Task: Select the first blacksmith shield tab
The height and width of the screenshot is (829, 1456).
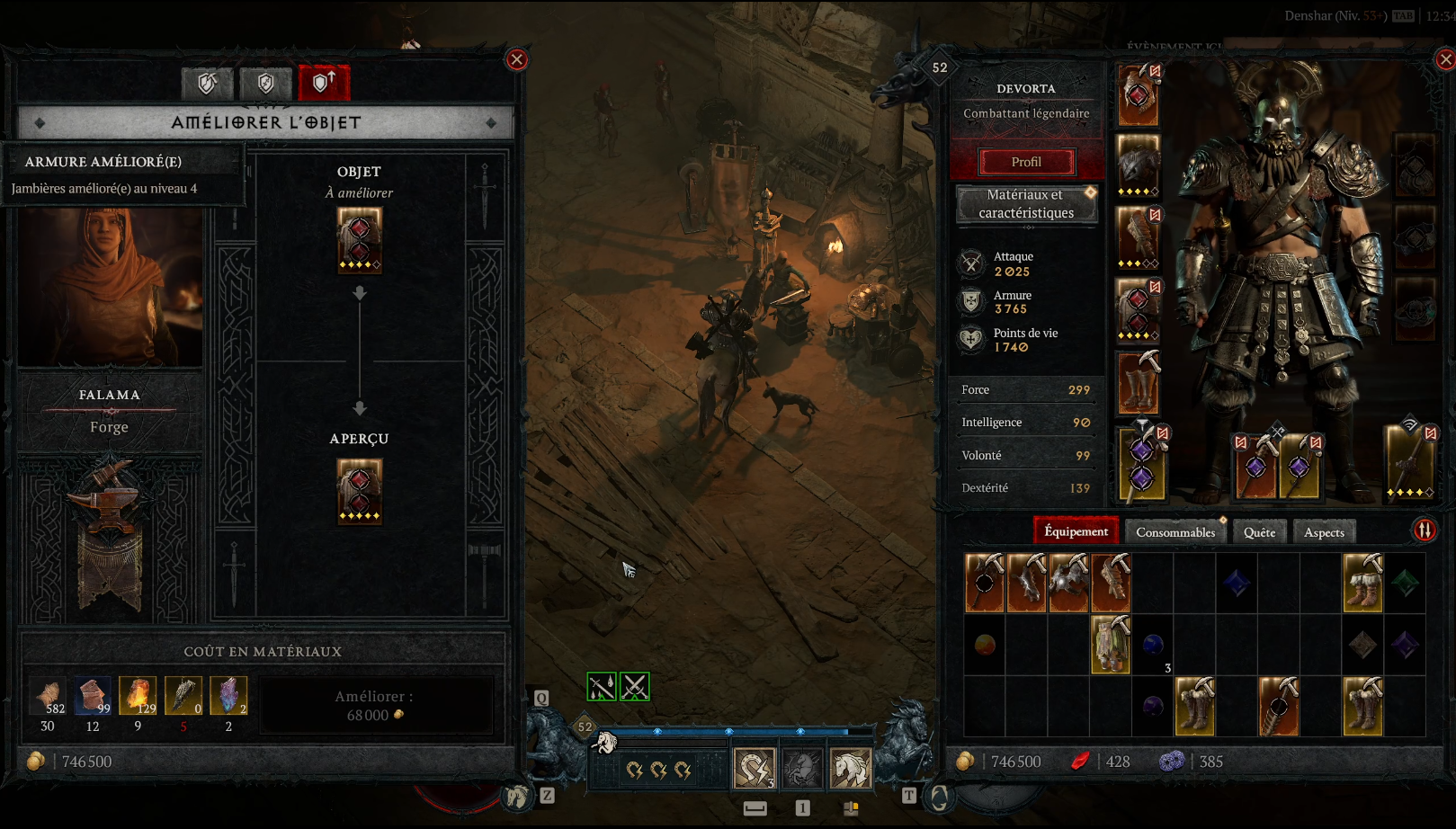Action: [208, 84]
